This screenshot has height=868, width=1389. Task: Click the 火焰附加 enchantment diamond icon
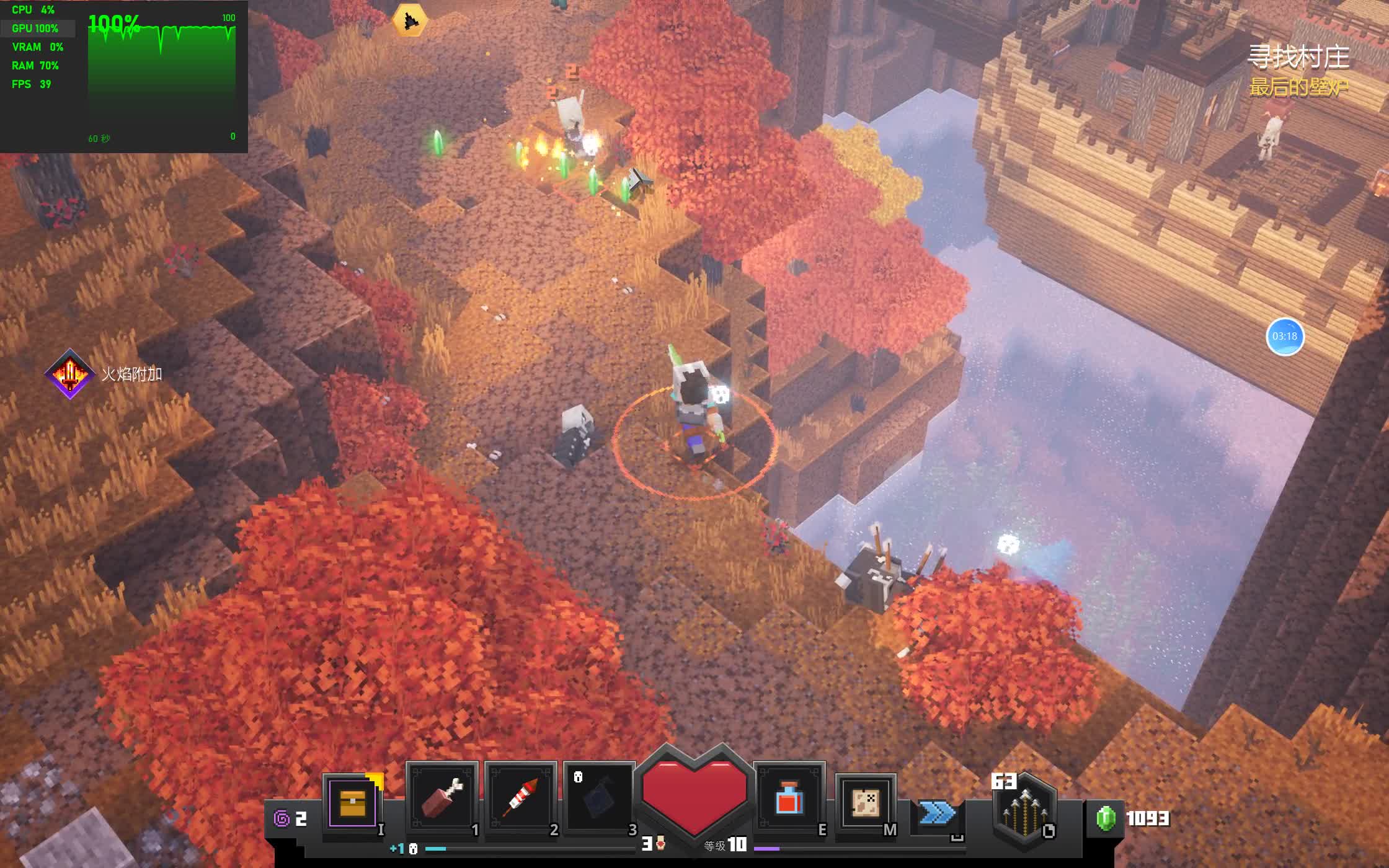[x=69, y=374]
